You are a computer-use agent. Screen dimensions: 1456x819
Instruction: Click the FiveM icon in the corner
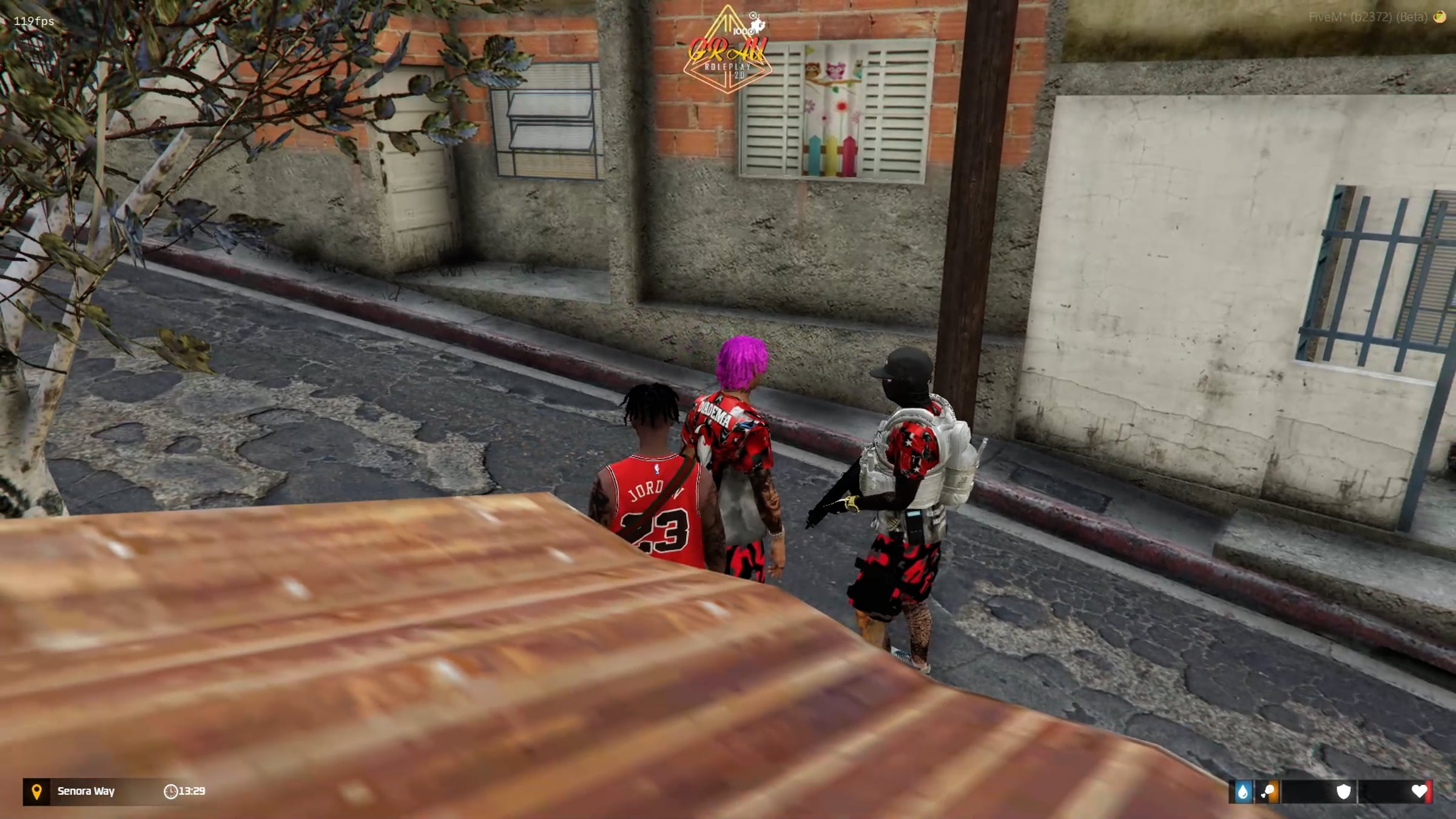click(x=1439, y=17)
